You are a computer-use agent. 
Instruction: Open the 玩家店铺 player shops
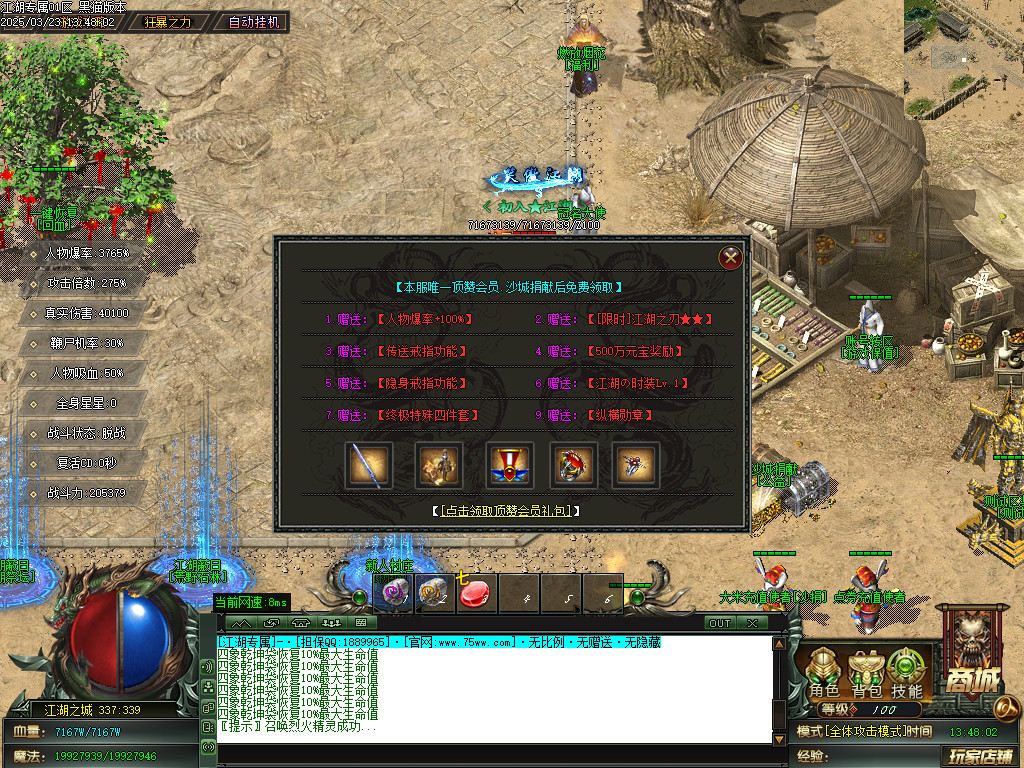tap(980, 755)
